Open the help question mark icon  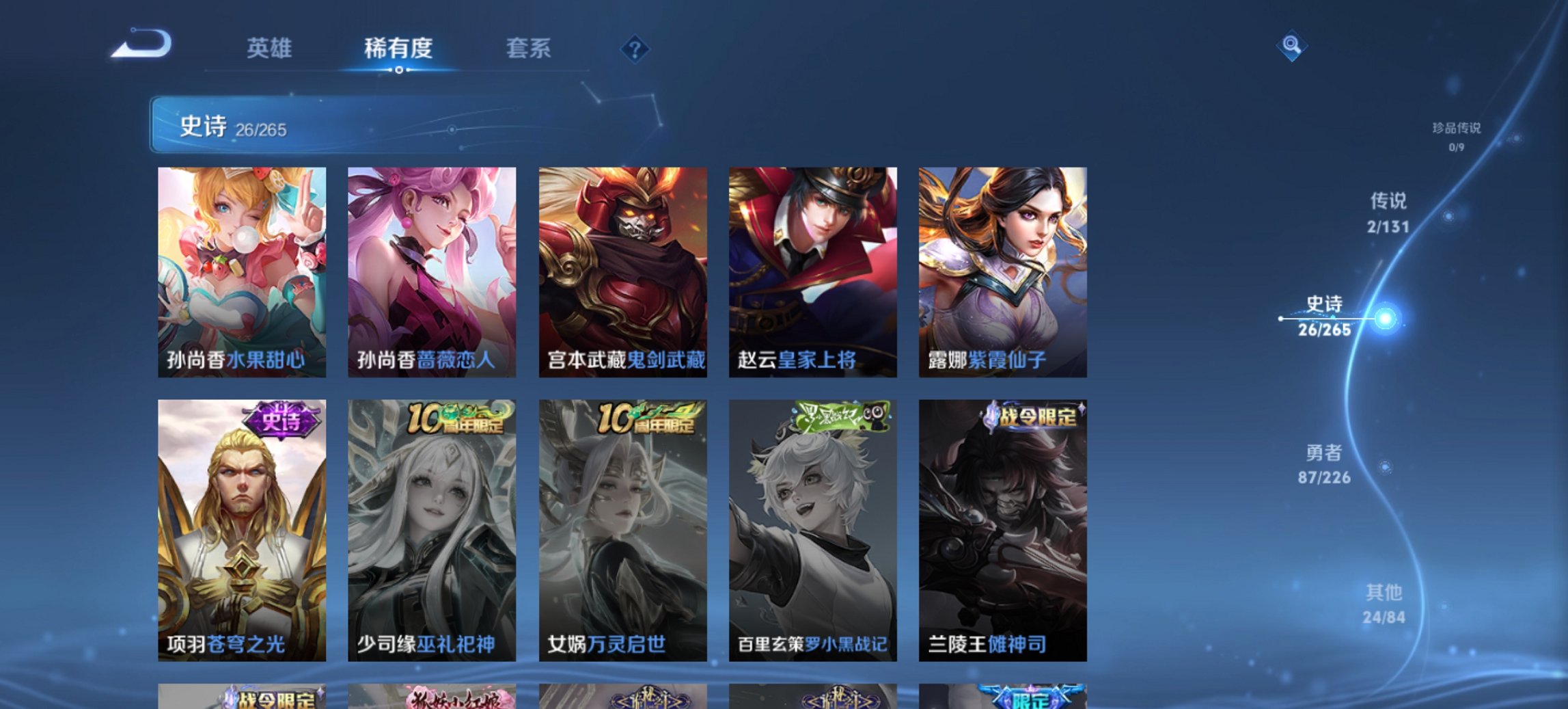(x=635, y=49)
